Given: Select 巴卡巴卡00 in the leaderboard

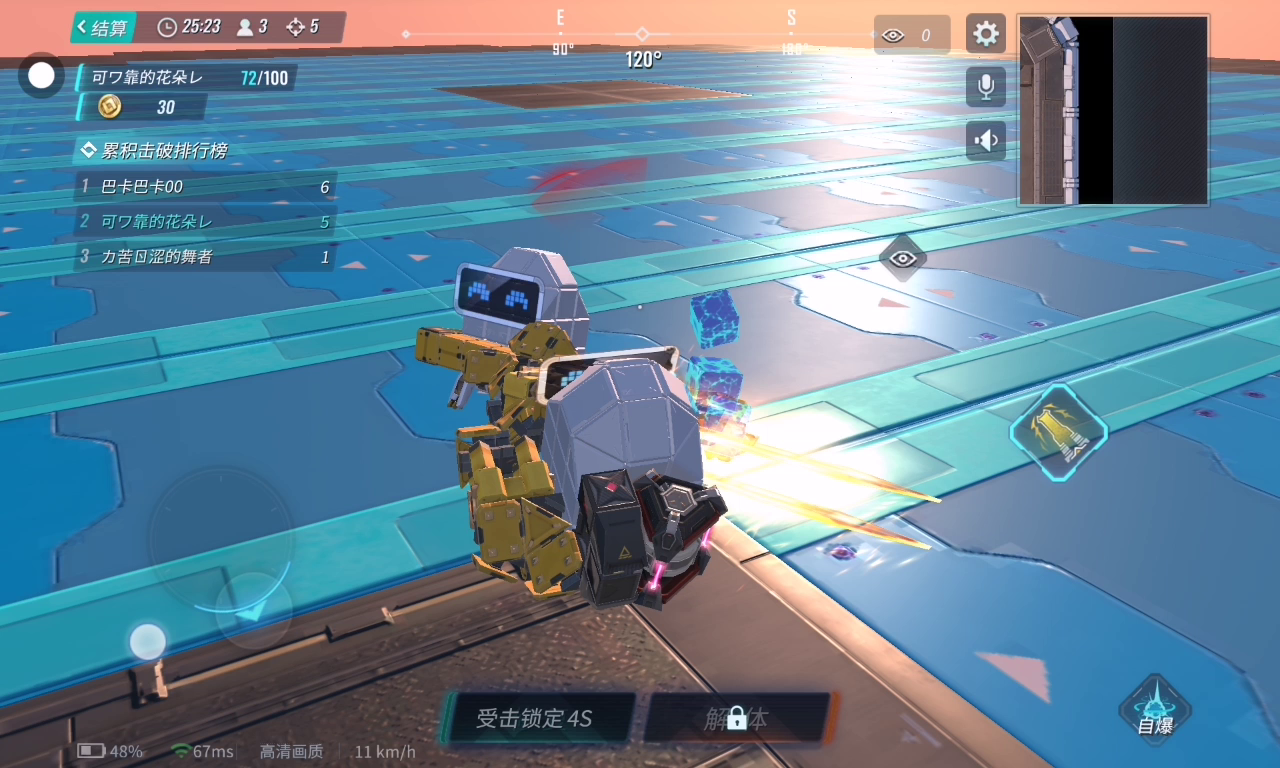Looking at the screenshot, I should 205,187.
